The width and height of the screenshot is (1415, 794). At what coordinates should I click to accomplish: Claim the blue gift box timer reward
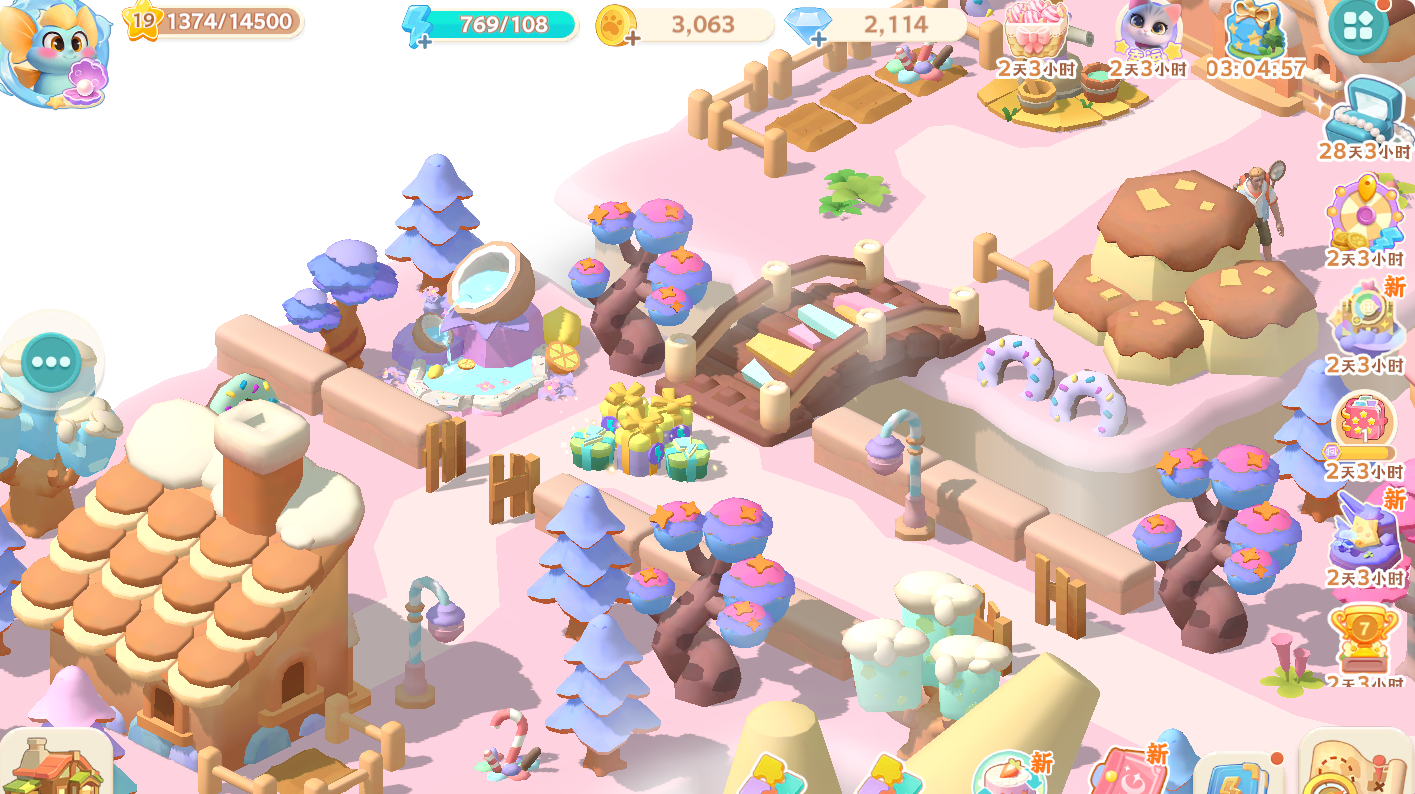(1255, 32)
